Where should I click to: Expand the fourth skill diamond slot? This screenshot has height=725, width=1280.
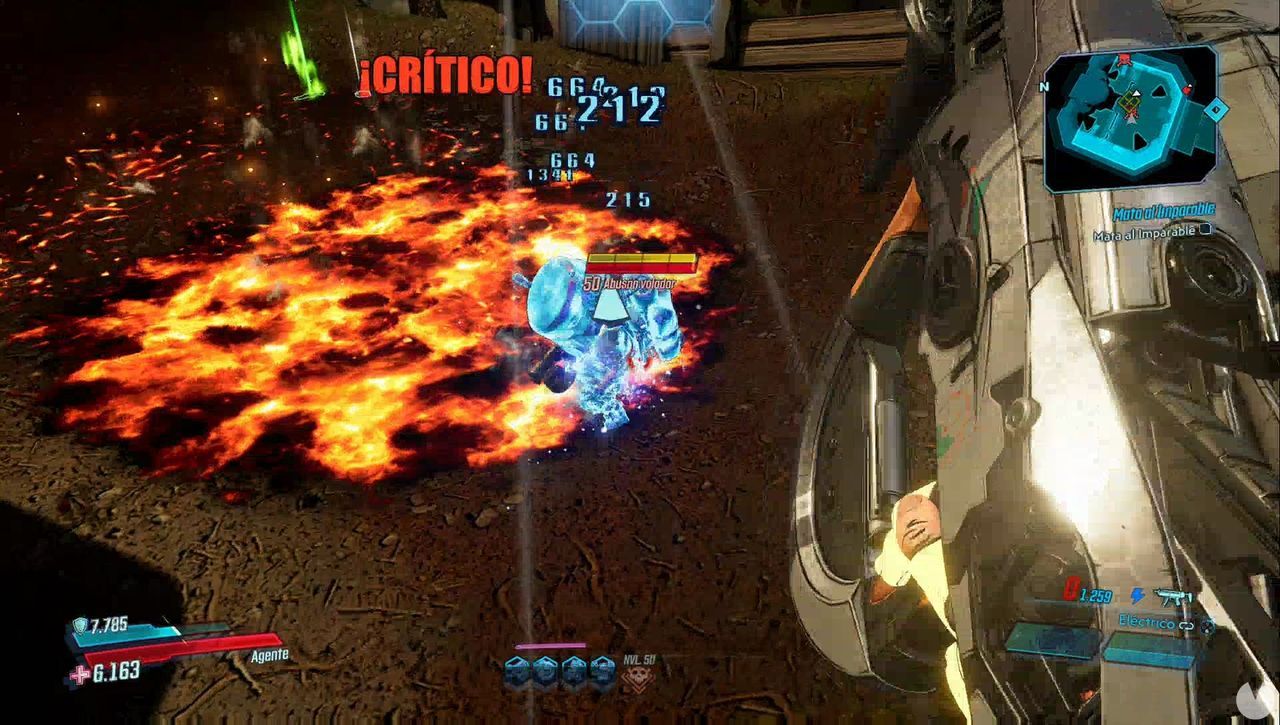coord(601,670)
